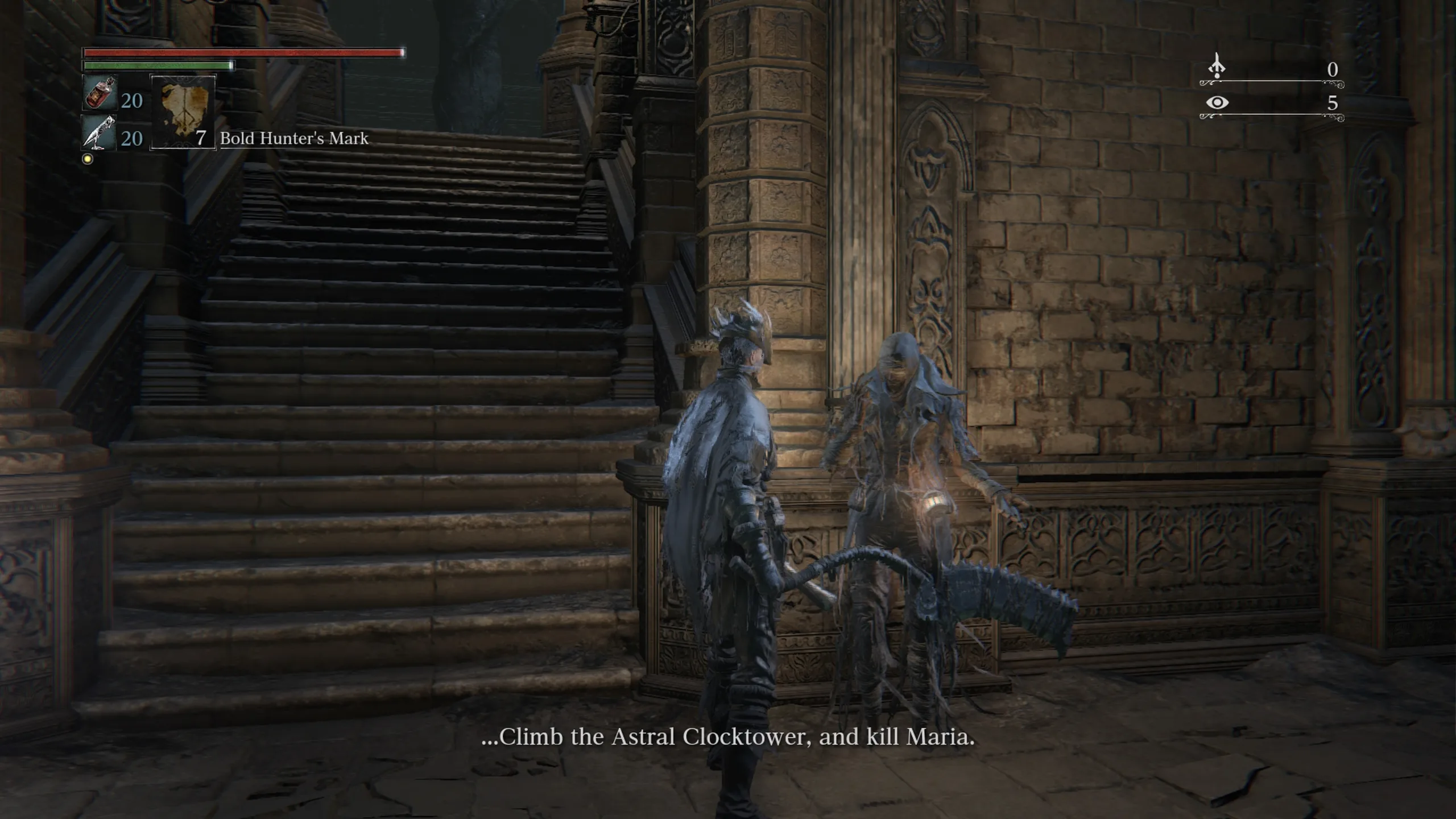Select the Bold Hunter's Mark label text
The width and height of the screenshot is (1456, 819).
click(293, 139)
